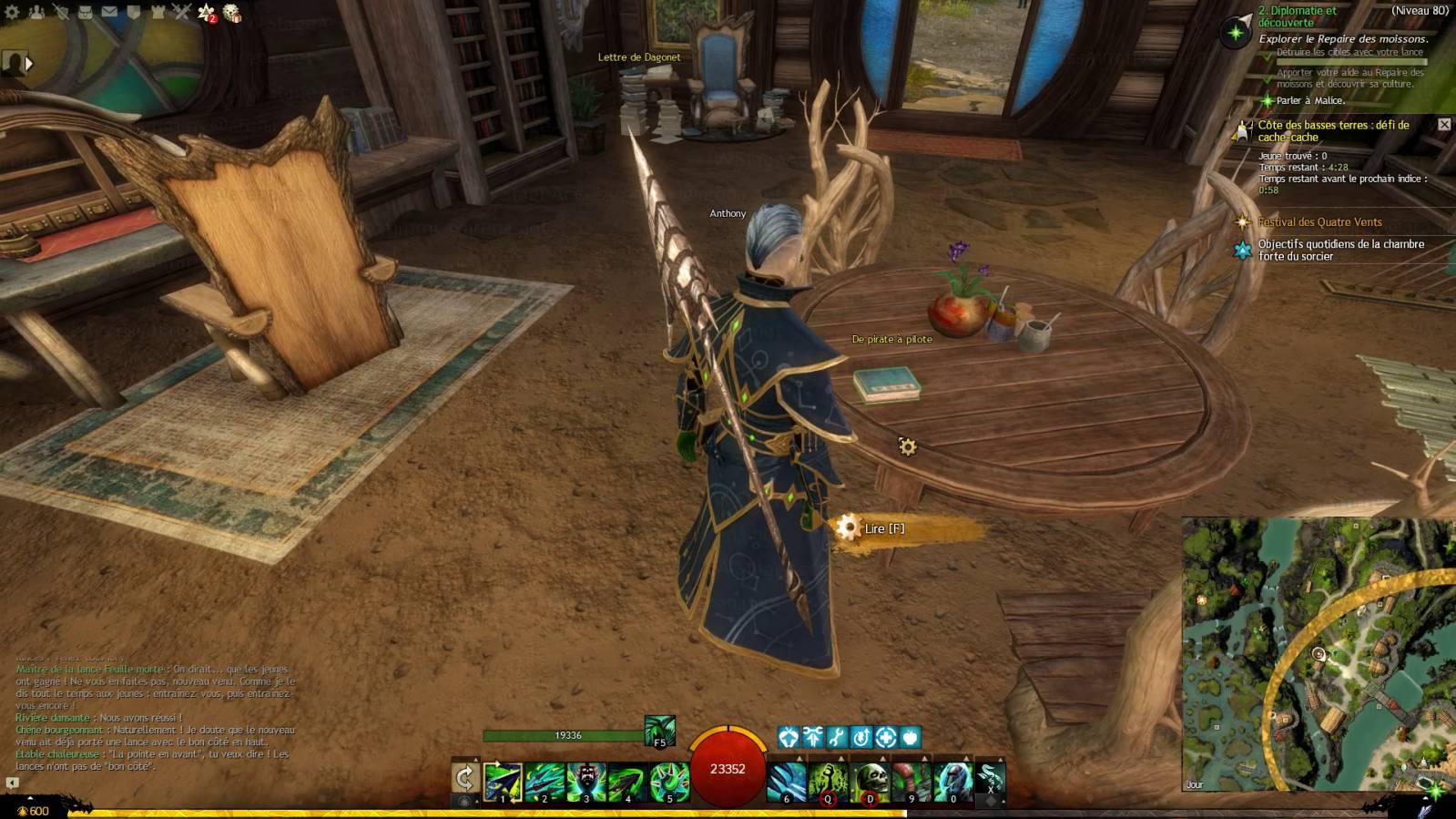1456x819 pixels.
Task: Open the lion gift trading post icon
Action: [x=232, y=13]
